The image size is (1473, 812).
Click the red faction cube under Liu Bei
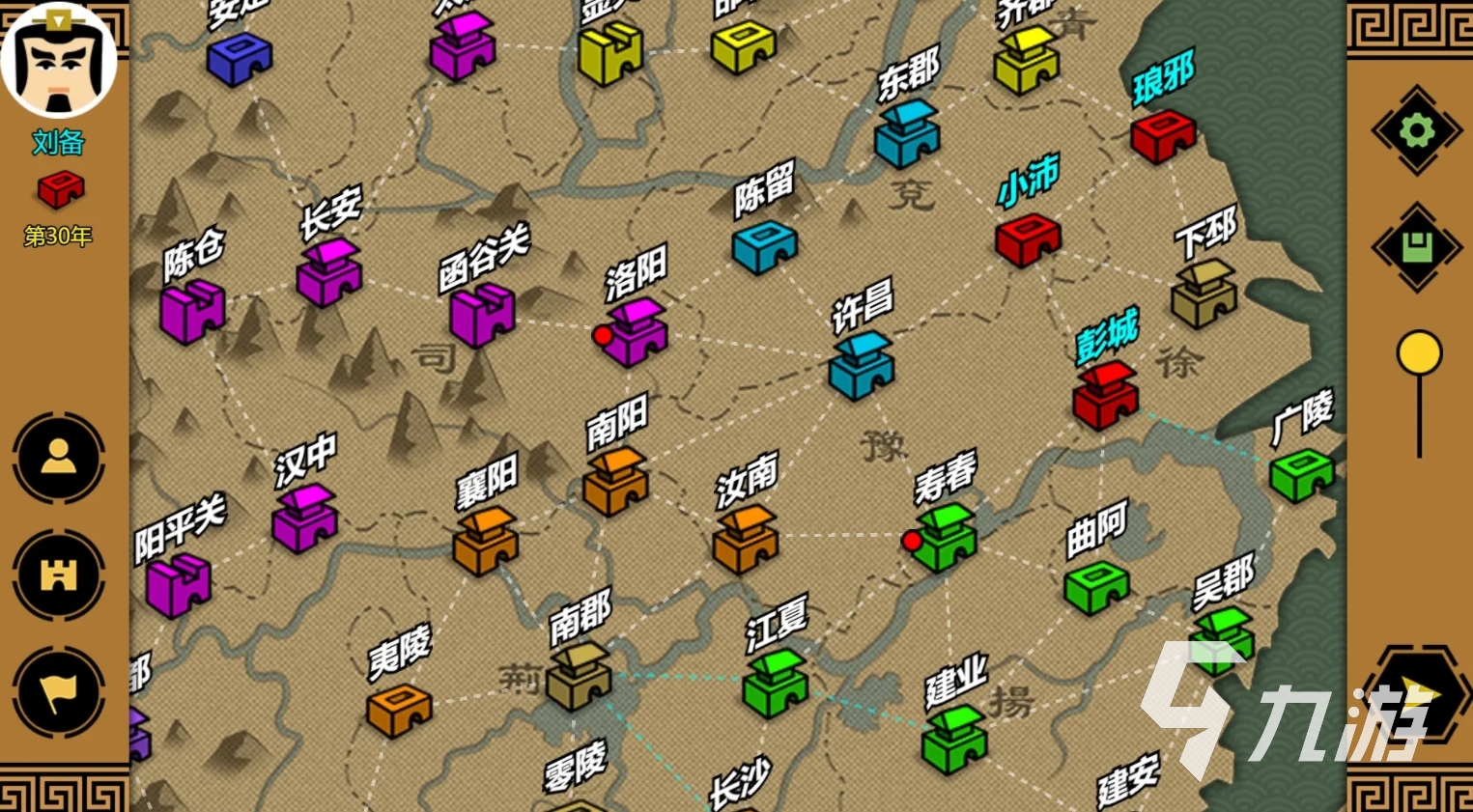tap(60, 186)
